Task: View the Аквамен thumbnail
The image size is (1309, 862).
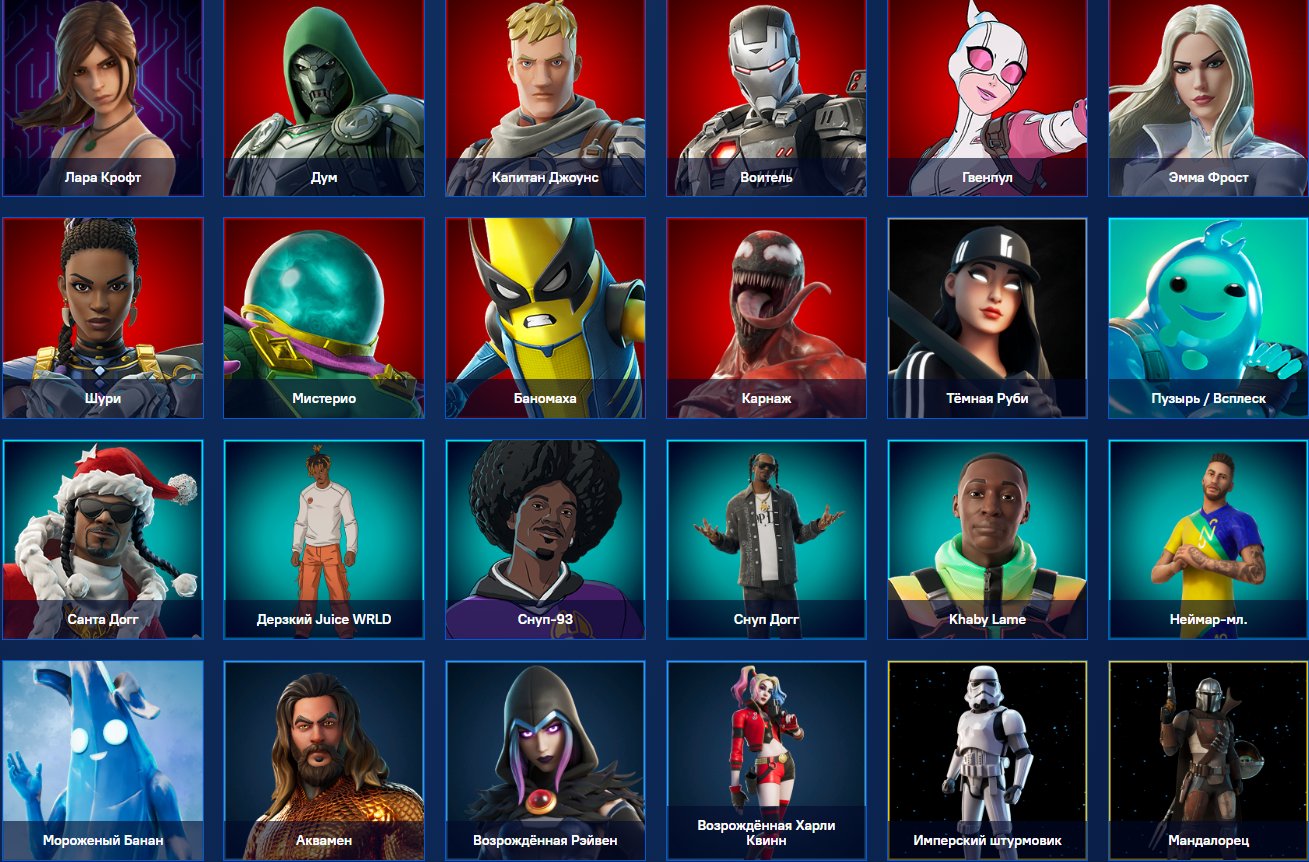Action: (324, 760)
